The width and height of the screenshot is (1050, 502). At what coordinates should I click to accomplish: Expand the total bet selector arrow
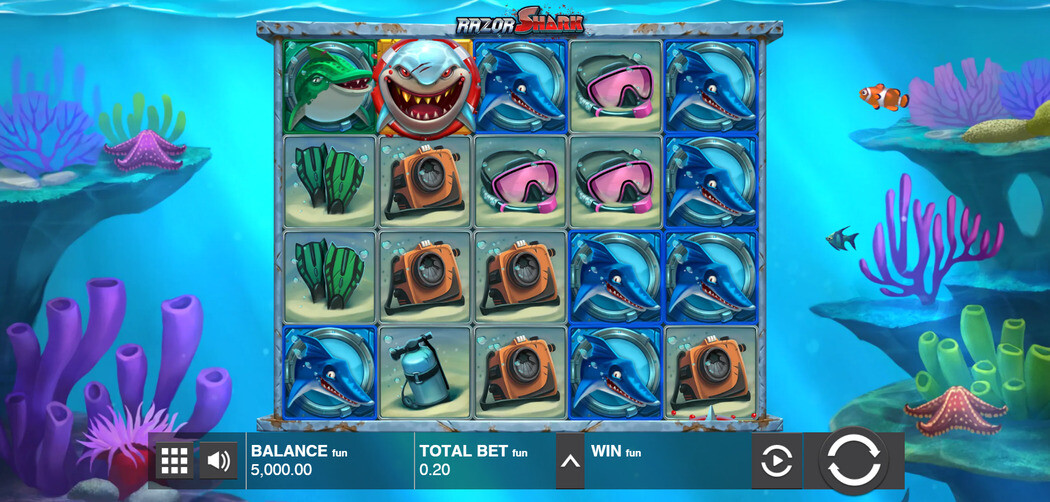570,461
